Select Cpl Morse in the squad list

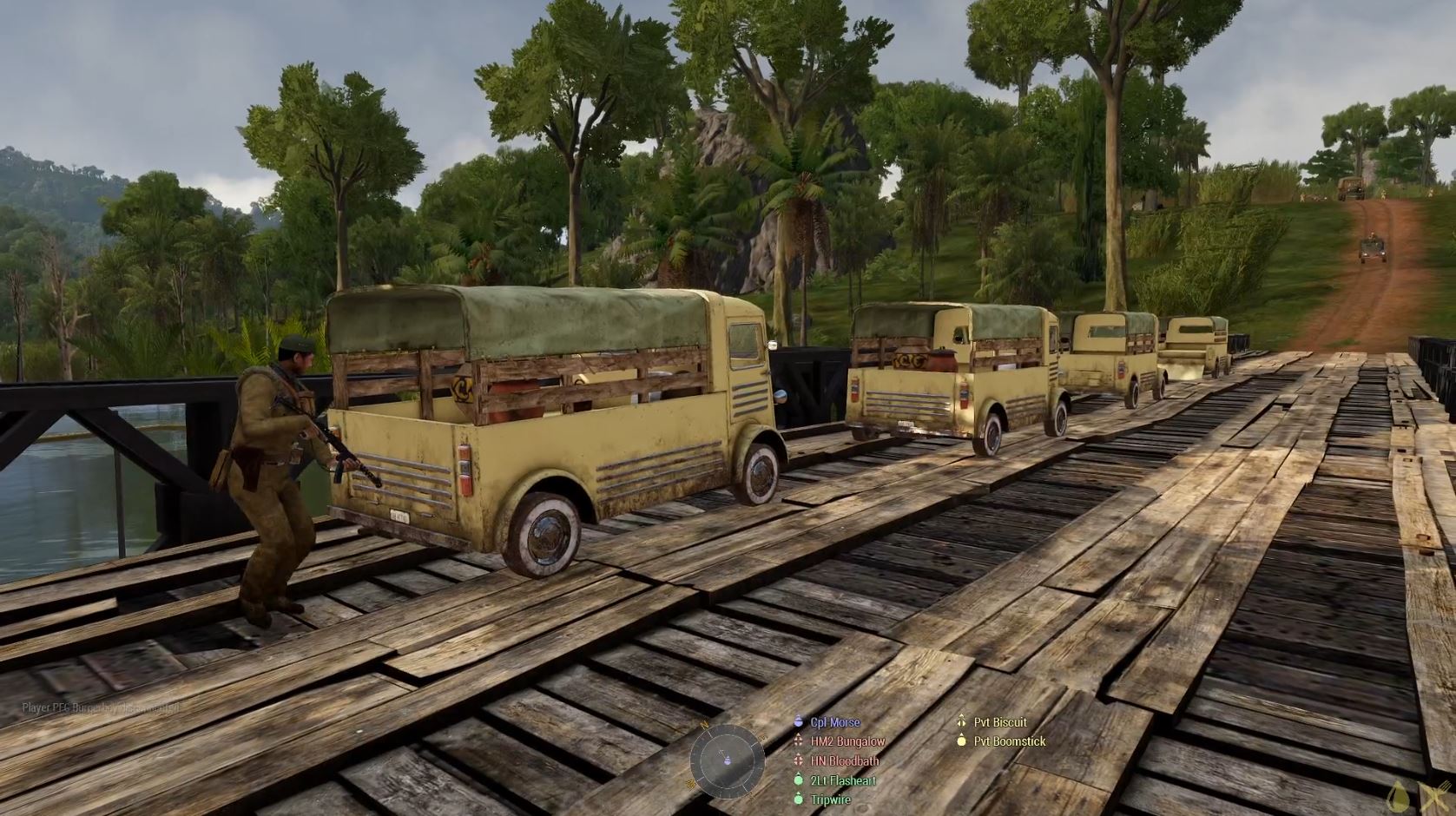(834, 722)
